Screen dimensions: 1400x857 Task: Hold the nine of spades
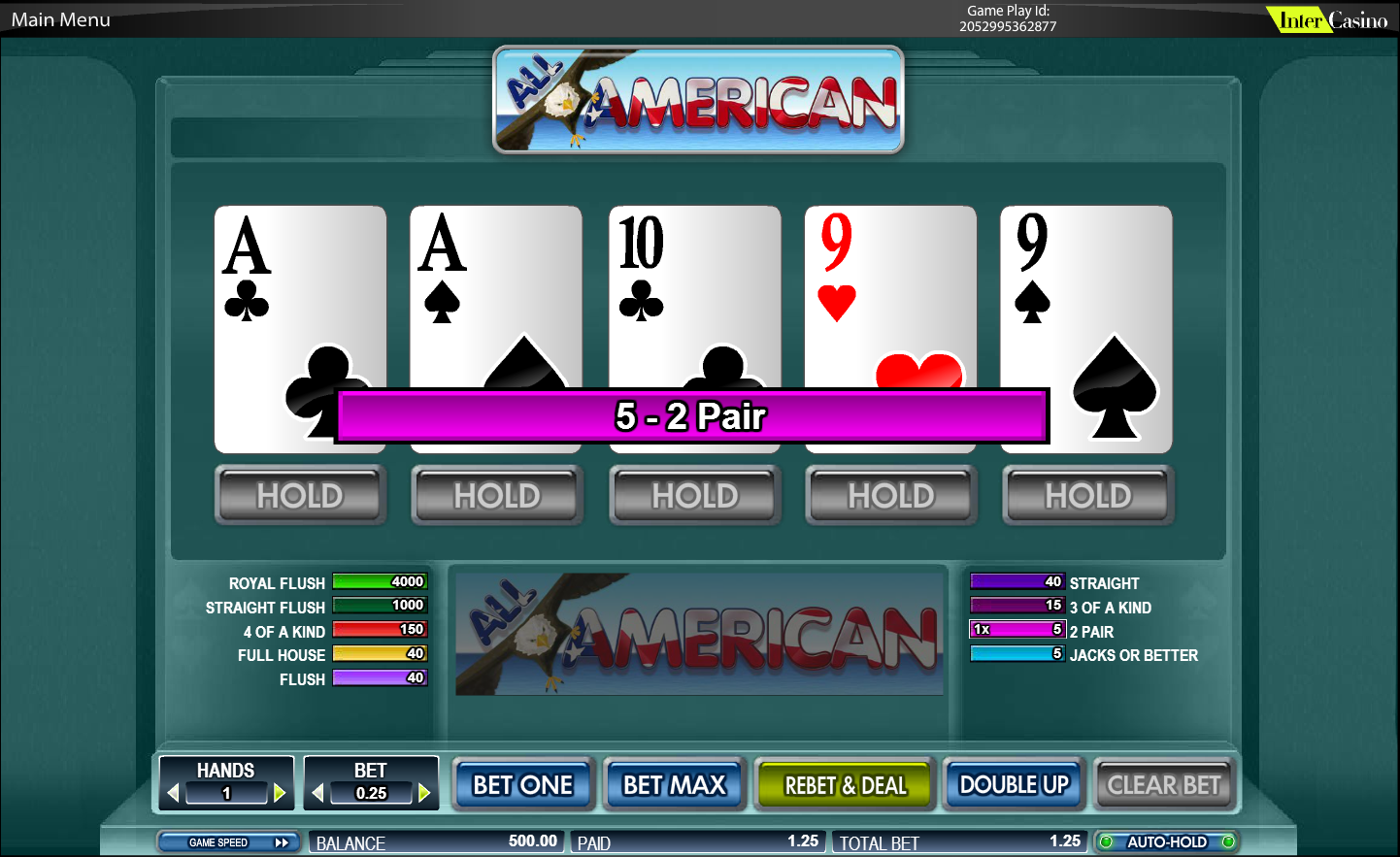tap(1088, 496)
